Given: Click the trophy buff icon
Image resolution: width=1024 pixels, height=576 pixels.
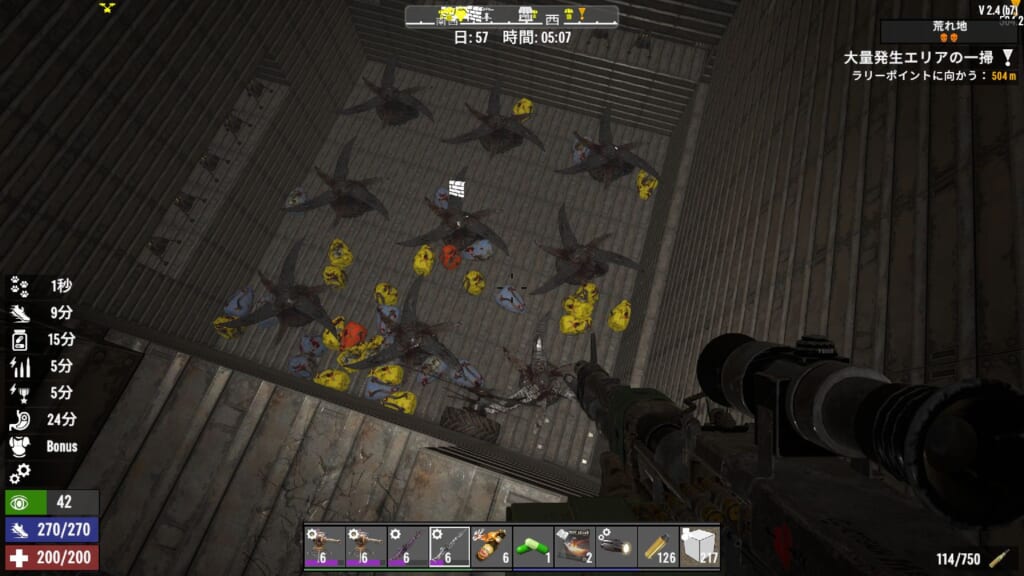Looking at the screenshot, I should [x=20, y=393].
